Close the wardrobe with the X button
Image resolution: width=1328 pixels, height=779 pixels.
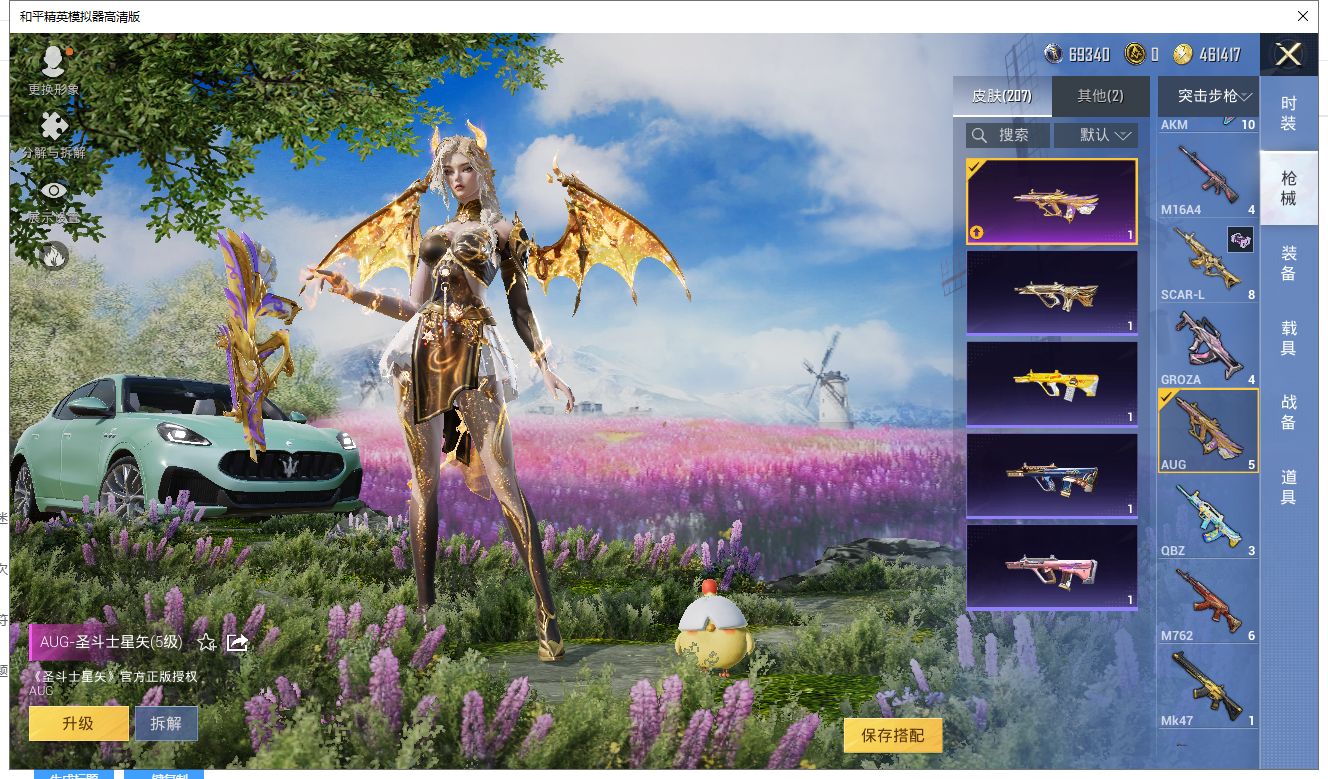coord(1288,55)
